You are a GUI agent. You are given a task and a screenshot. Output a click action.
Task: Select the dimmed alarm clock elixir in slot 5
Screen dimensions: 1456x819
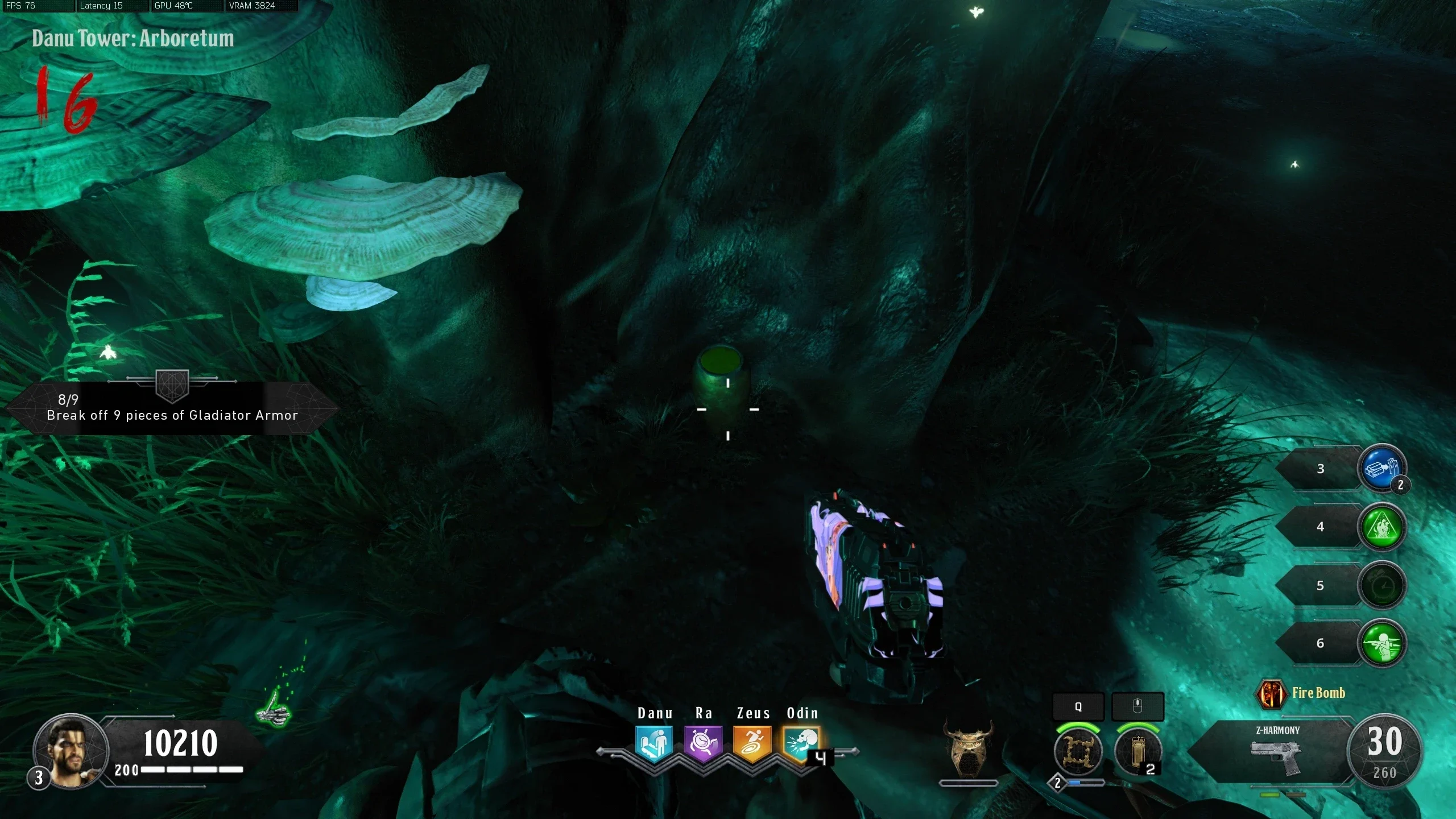tap(1382, 586)
